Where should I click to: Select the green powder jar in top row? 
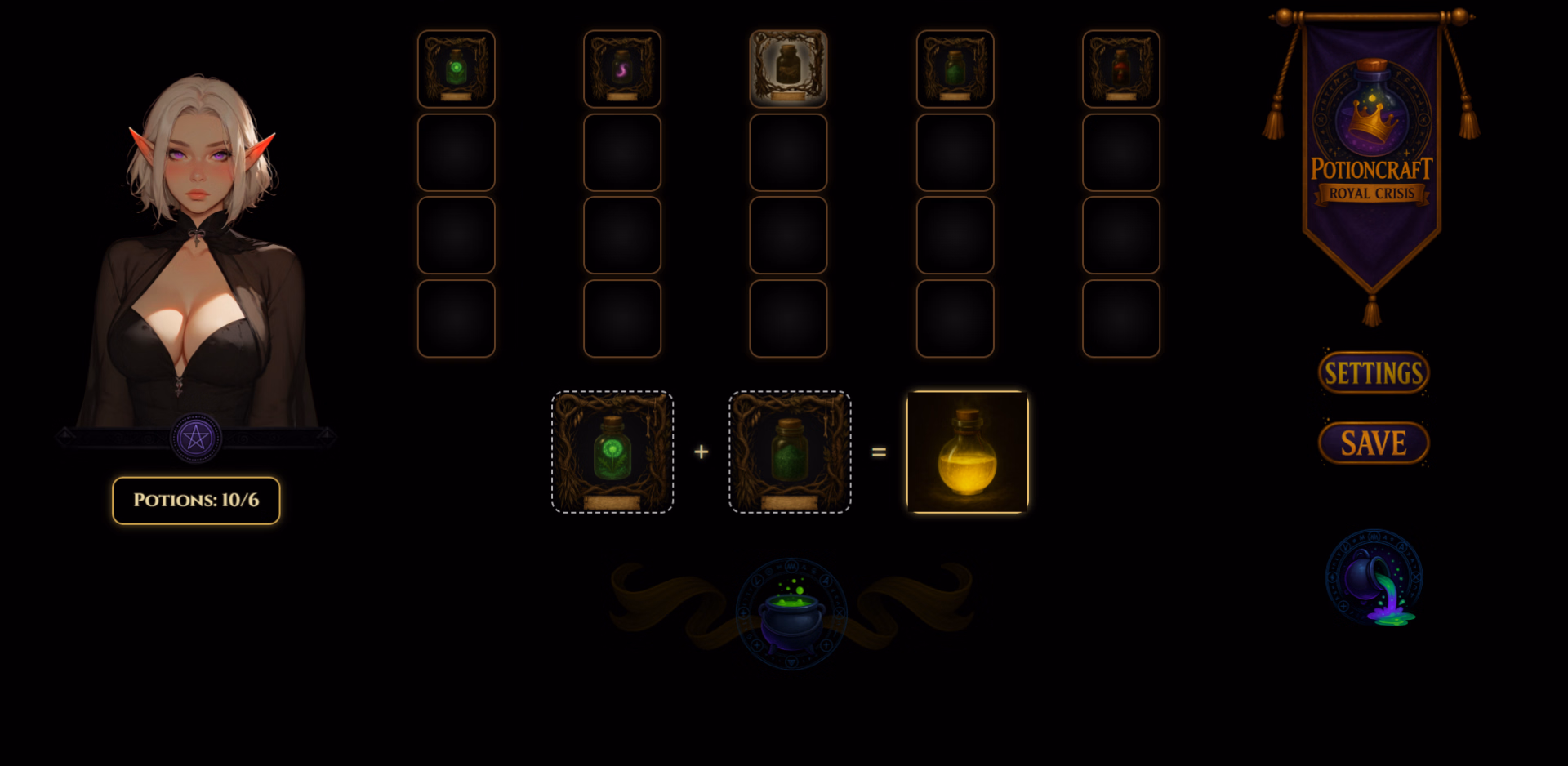pyautogui.click(x=955, y=69)
